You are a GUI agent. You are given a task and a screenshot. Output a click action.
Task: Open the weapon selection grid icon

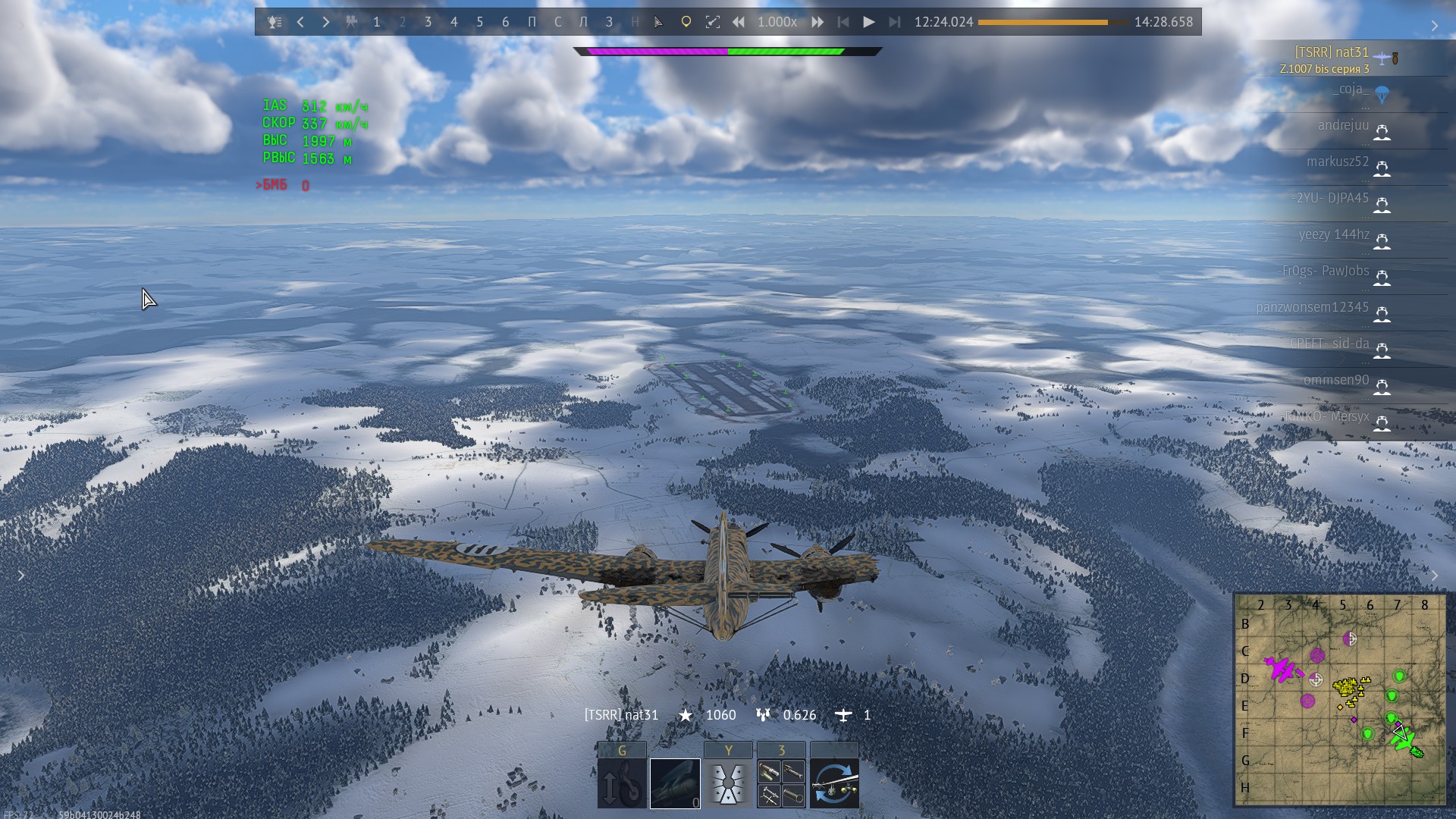tap(781, 783)
